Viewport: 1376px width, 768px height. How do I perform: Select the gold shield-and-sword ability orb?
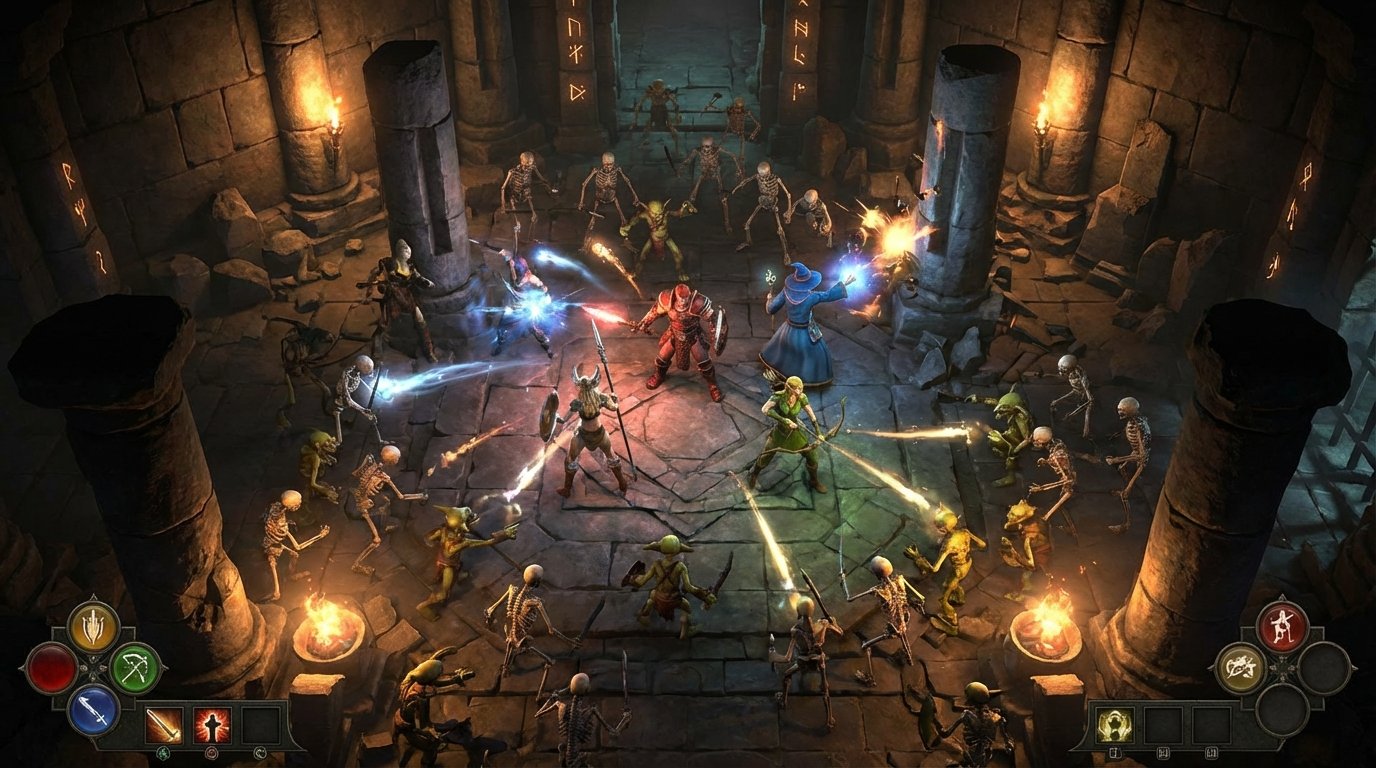point(93,627)
